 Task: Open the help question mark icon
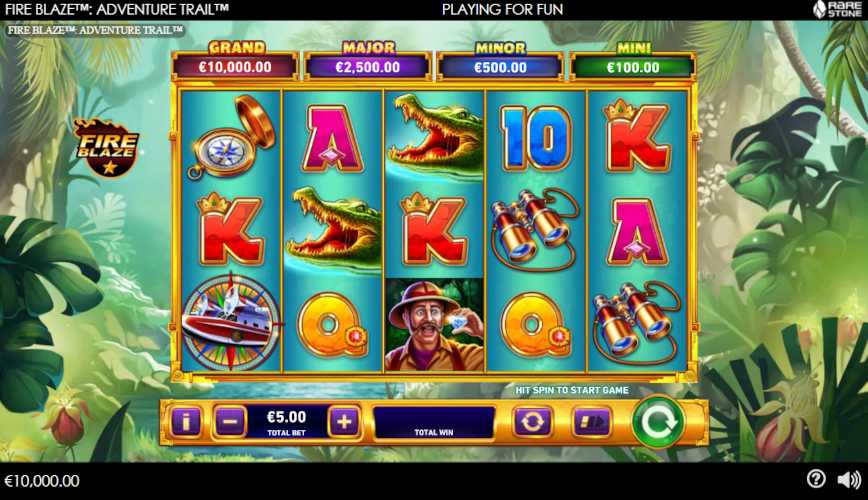(816, 479)
